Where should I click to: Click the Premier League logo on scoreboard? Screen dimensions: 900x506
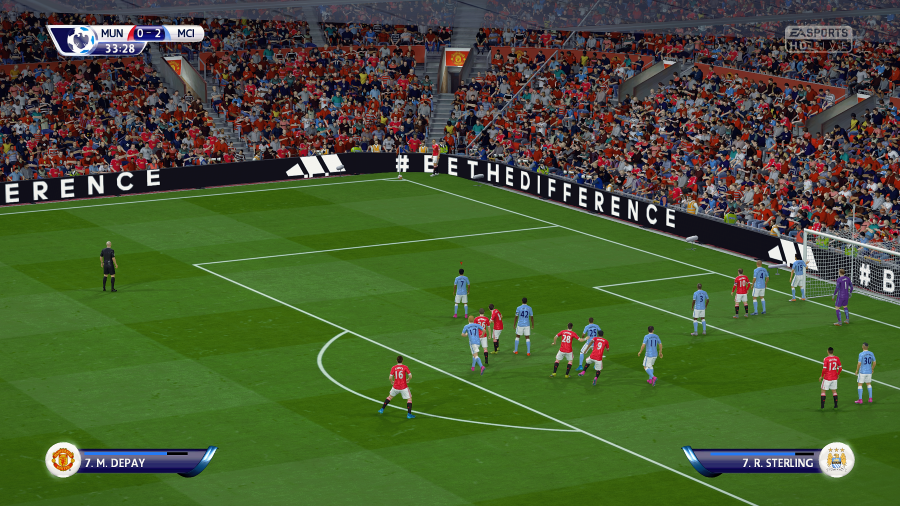coord(78,39)
